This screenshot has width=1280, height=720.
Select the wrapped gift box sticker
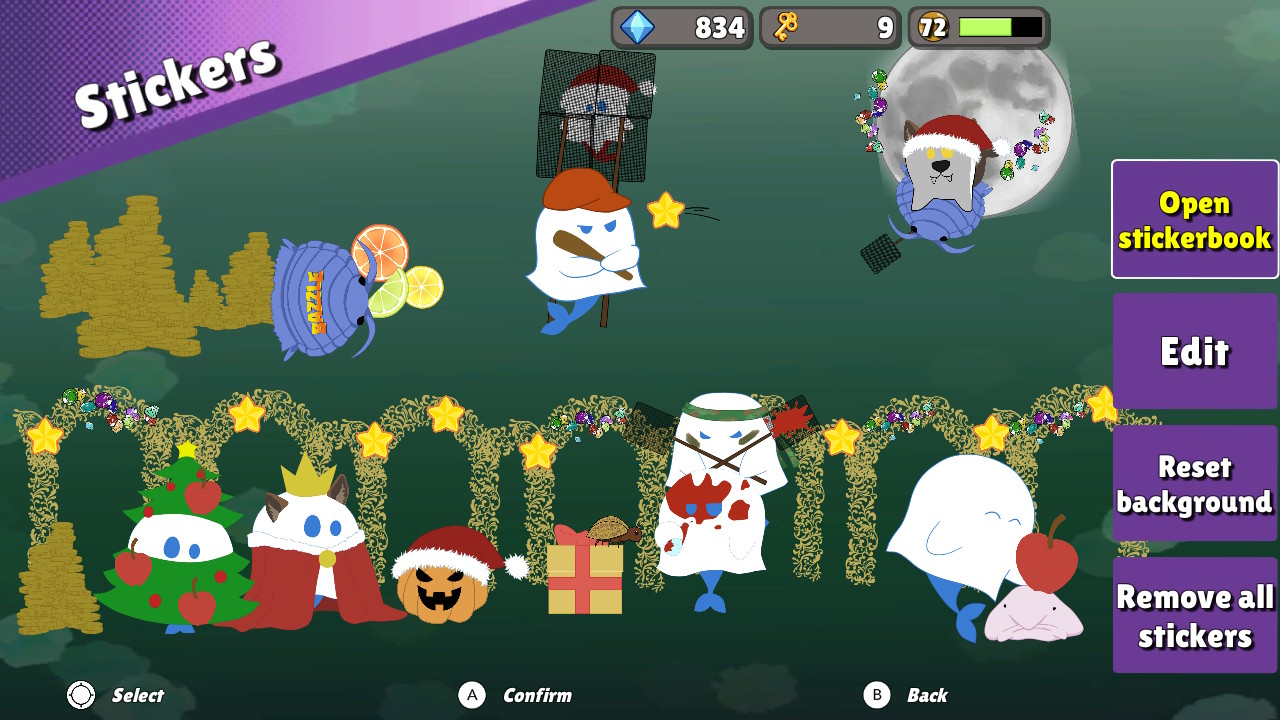pyautogui.click(x=585, y=580)
